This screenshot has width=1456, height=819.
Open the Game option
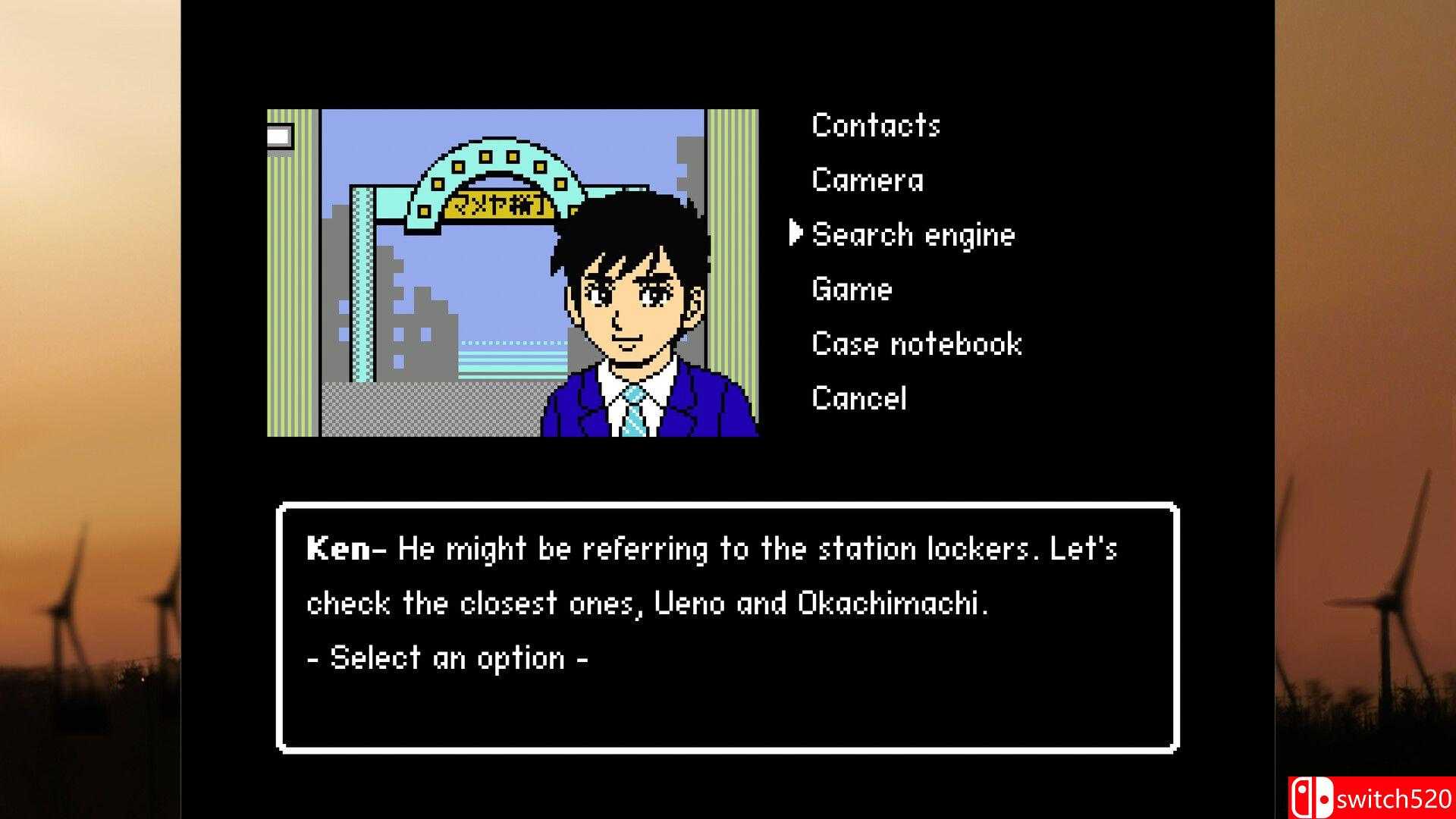(x=851, y=290)
